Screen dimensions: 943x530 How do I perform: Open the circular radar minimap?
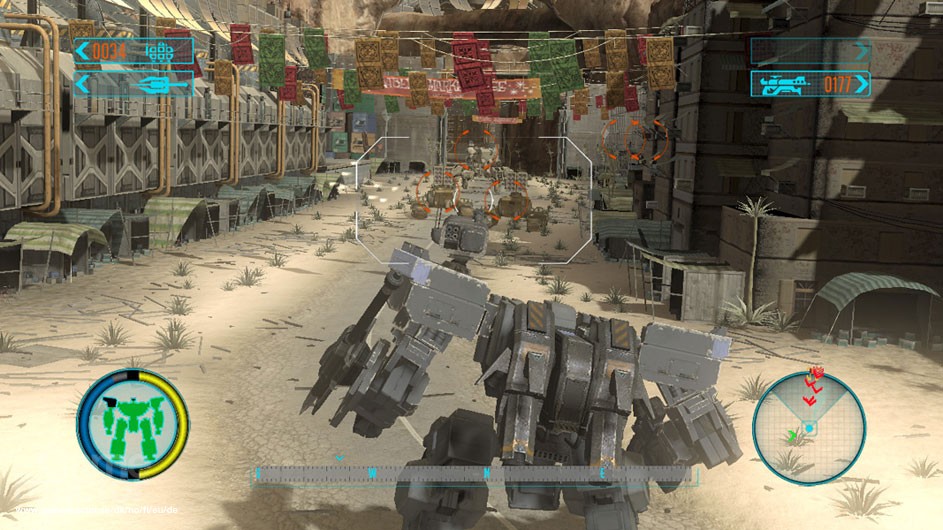tap(808, 427)
